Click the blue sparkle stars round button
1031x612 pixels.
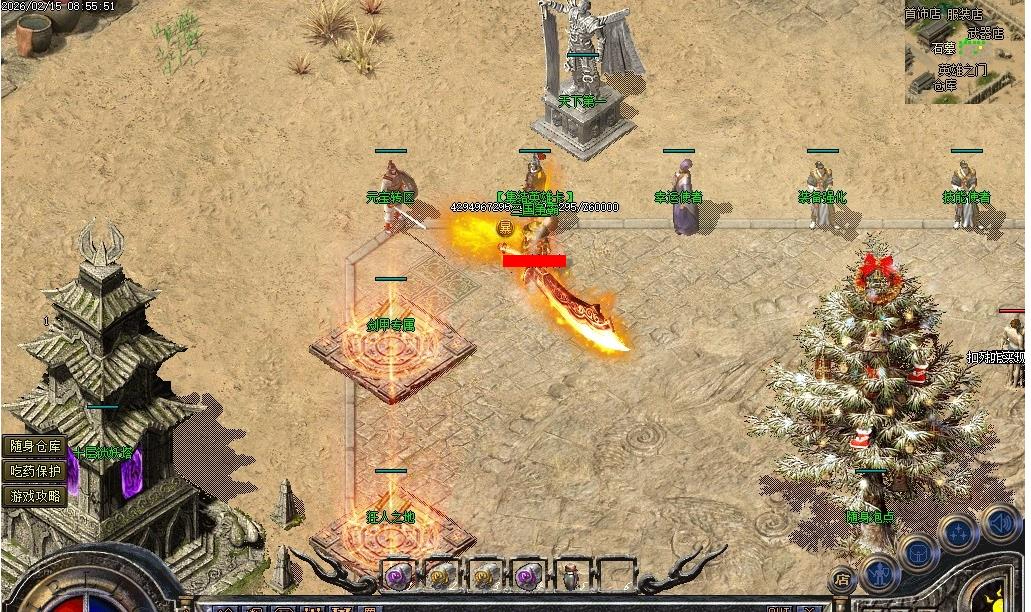pyautogui.click(x=958, y=531)
